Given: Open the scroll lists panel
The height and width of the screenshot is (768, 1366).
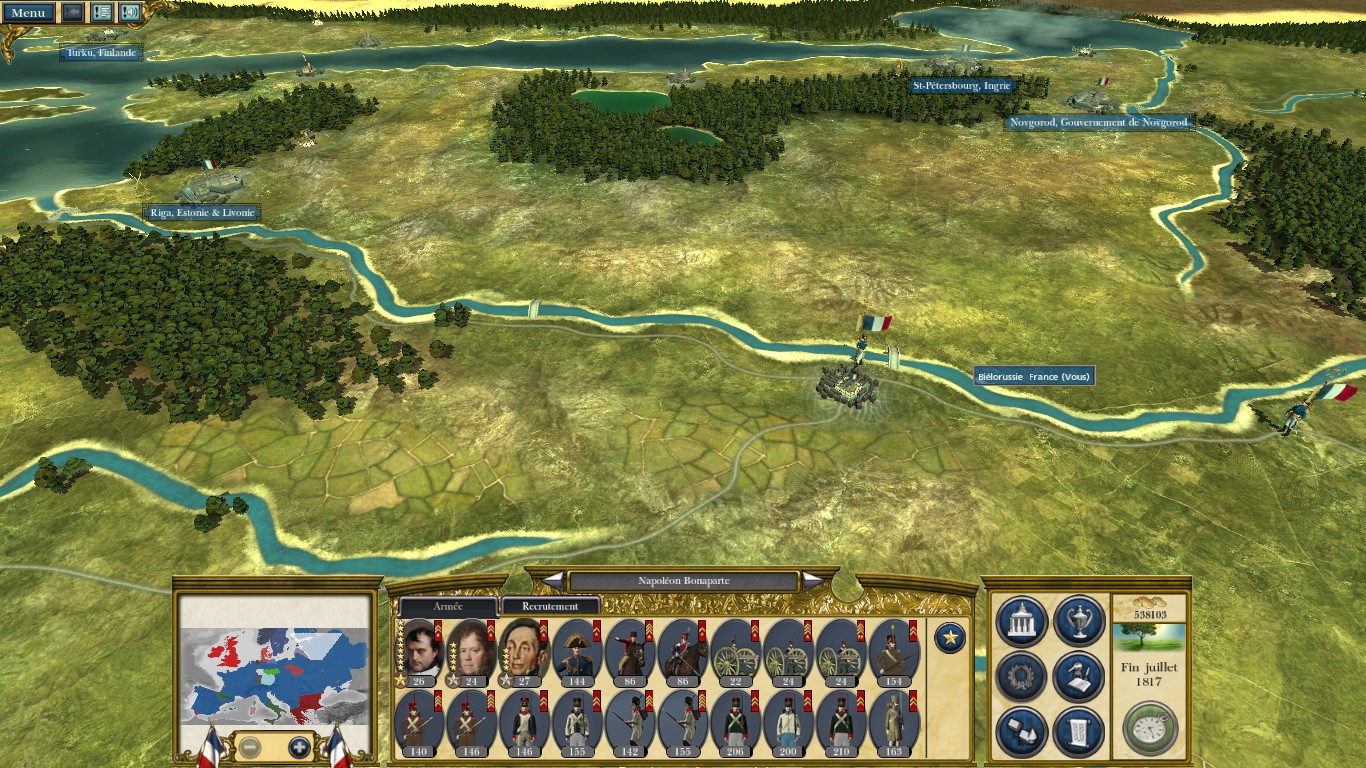Looking at the screenshot, I should (x=1079, y=732).
